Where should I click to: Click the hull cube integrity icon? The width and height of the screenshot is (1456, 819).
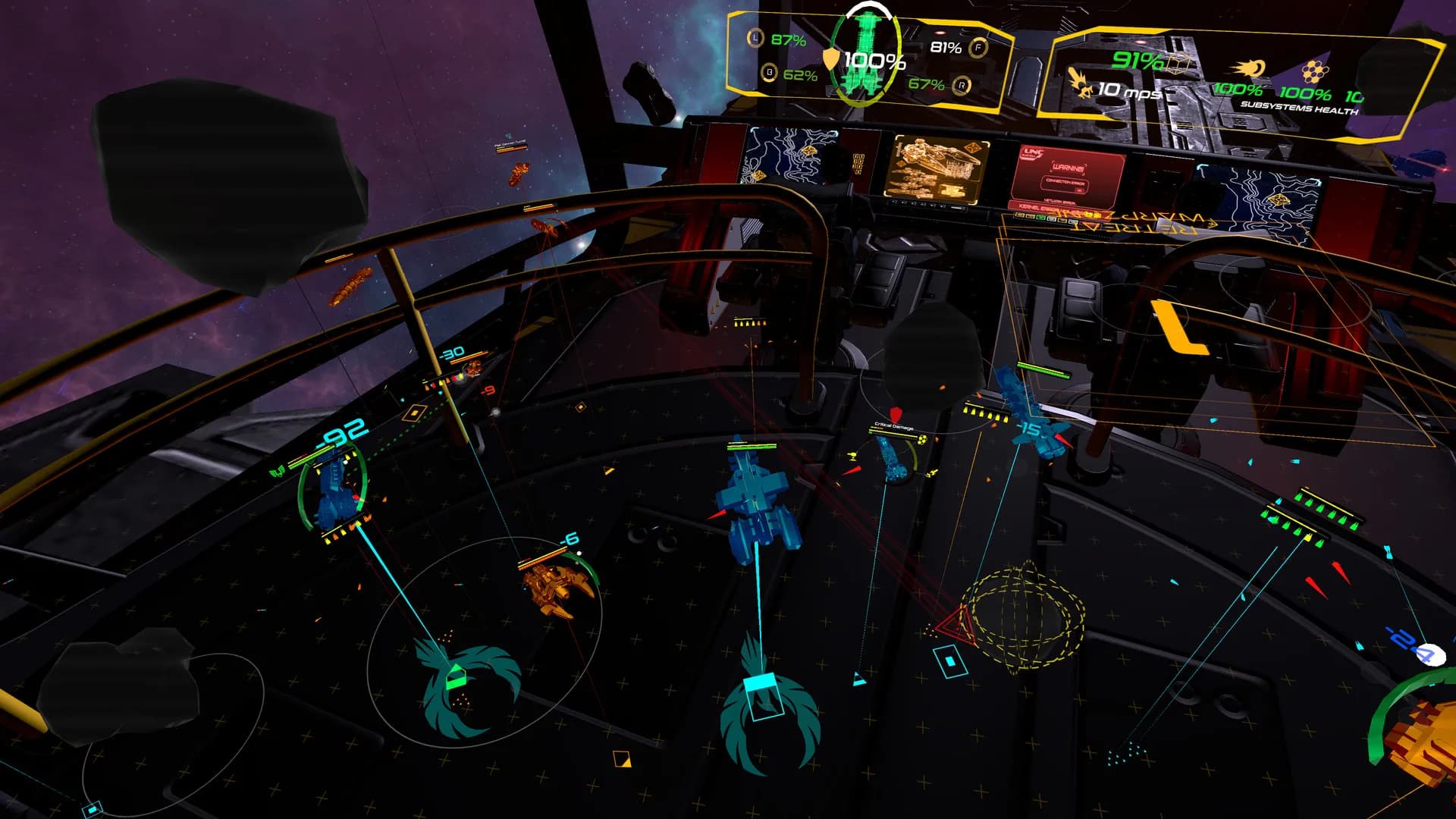pyautogui.click(x=1178, y=63)
